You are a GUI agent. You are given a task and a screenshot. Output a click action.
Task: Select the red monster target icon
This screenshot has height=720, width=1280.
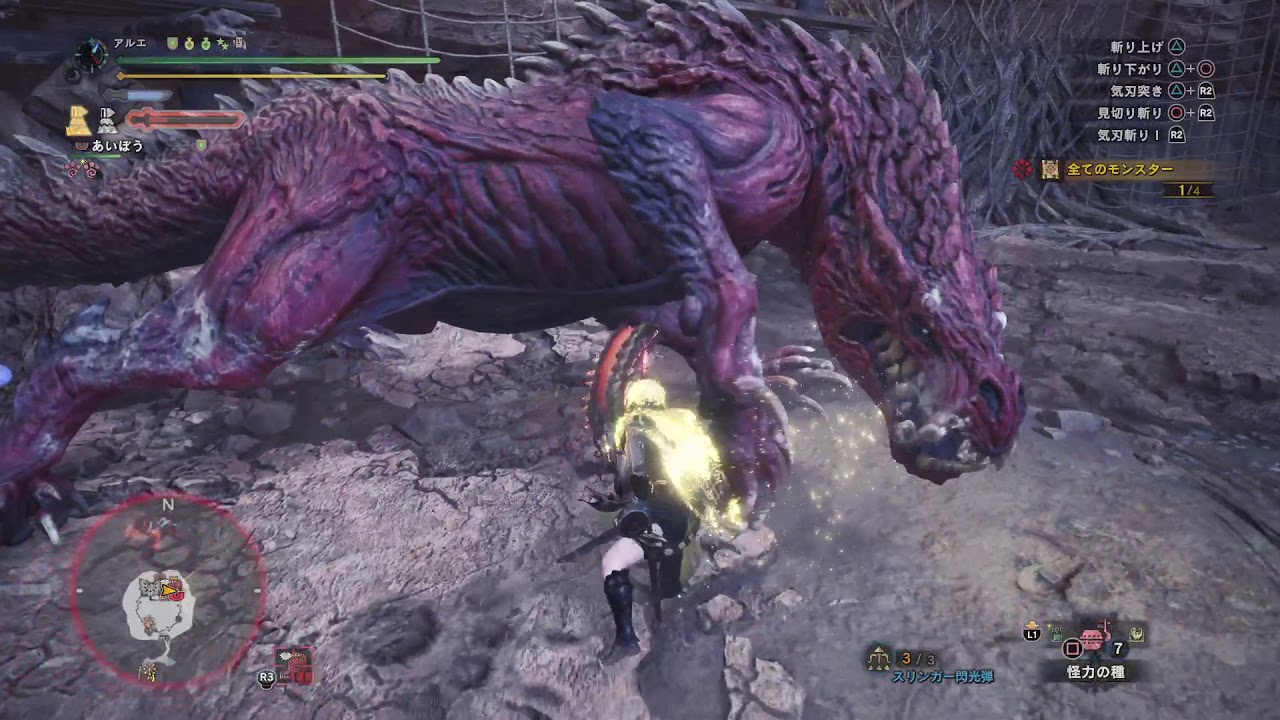click(x=1022, y=170)
